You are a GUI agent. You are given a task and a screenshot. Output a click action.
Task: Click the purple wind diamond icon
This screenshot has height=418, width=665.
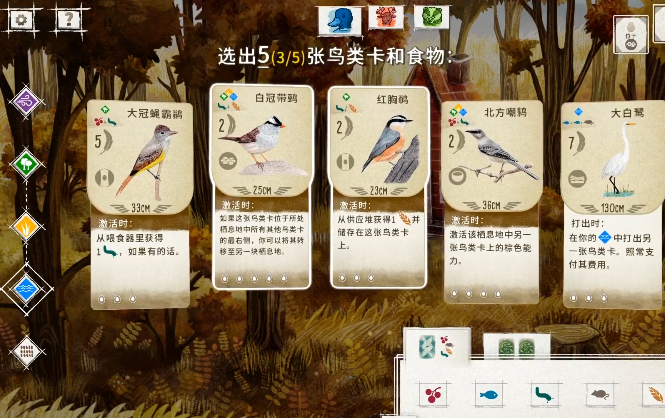click(x=26, y=100)
